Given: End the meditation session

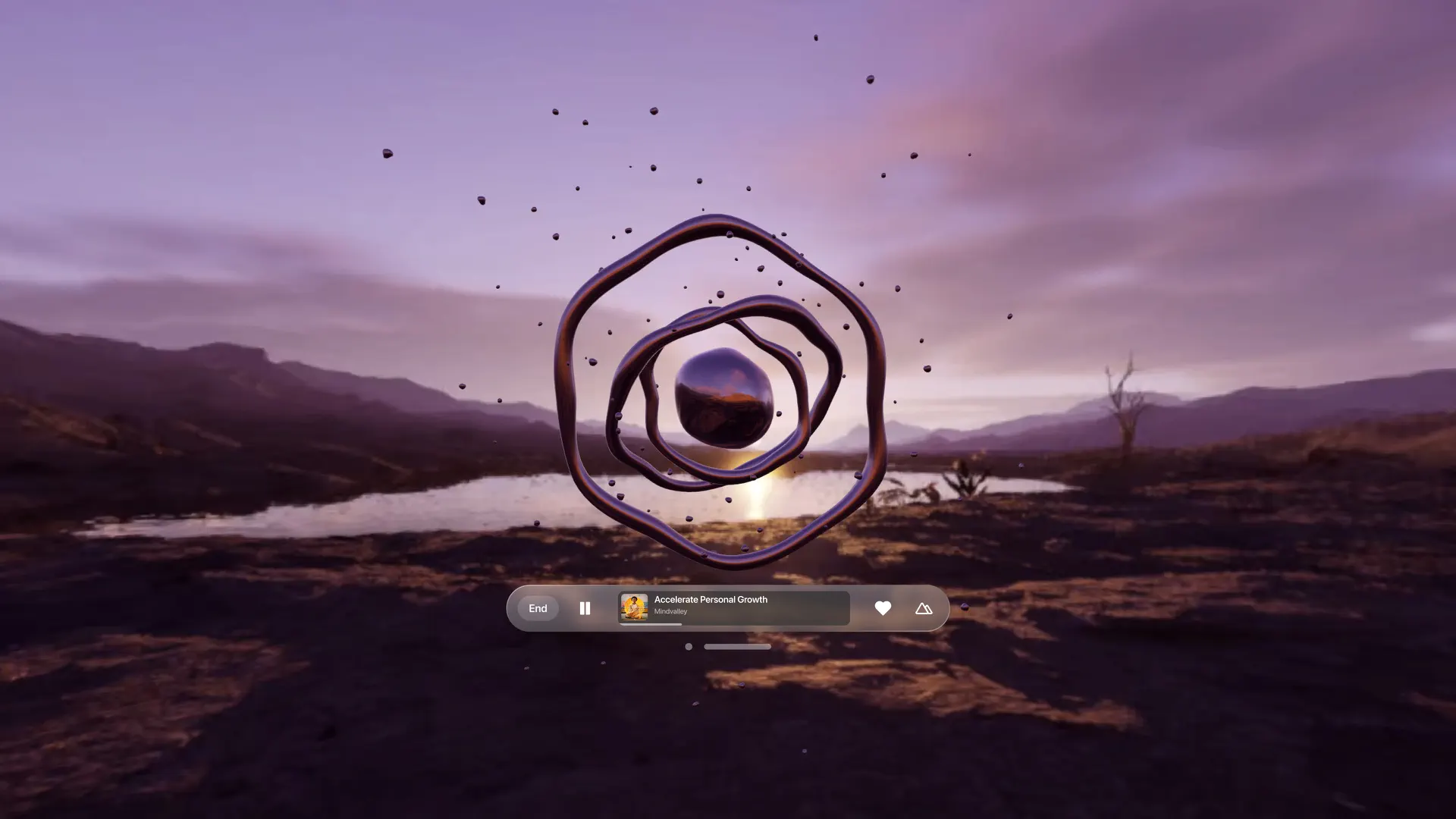Looking at the screenshot, I should tap(538, 608).
